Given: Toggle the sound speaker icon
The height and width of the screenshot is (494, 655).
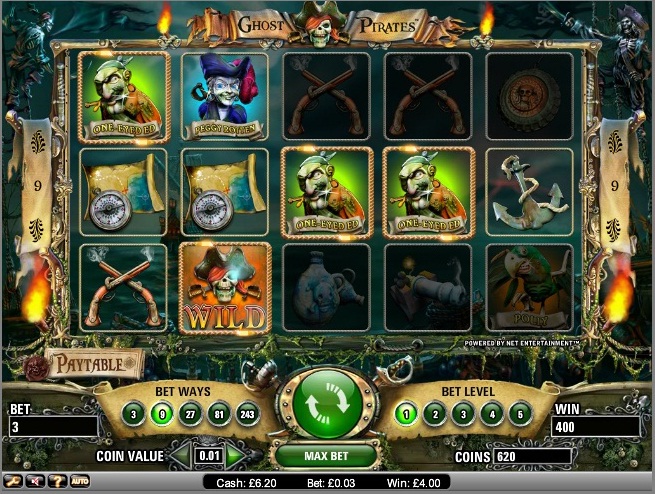Looking at the screenshot, I should pos(34,481).
